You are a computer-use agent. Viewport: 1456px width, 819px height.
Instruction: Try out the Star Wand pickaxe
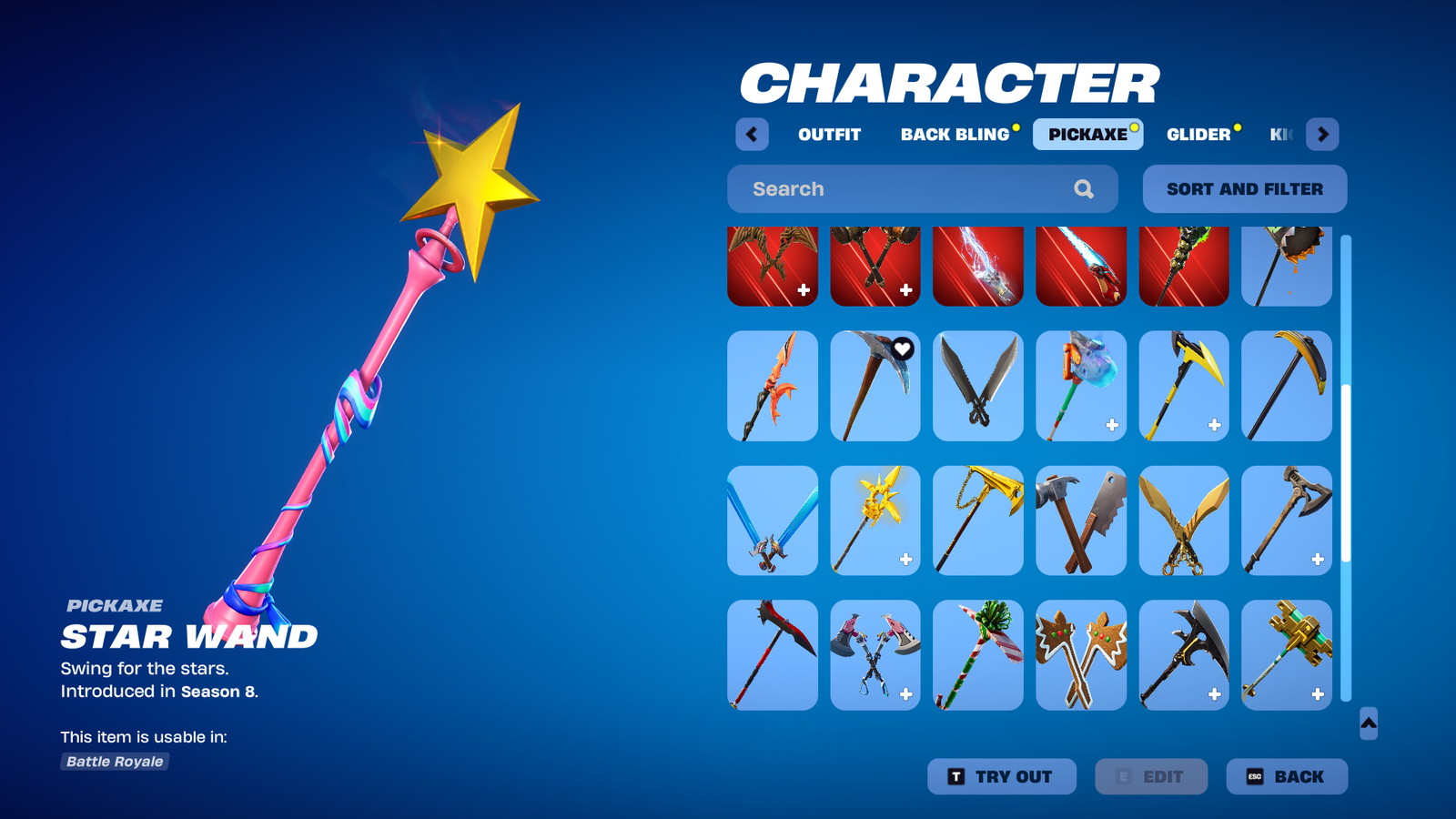1001,776
